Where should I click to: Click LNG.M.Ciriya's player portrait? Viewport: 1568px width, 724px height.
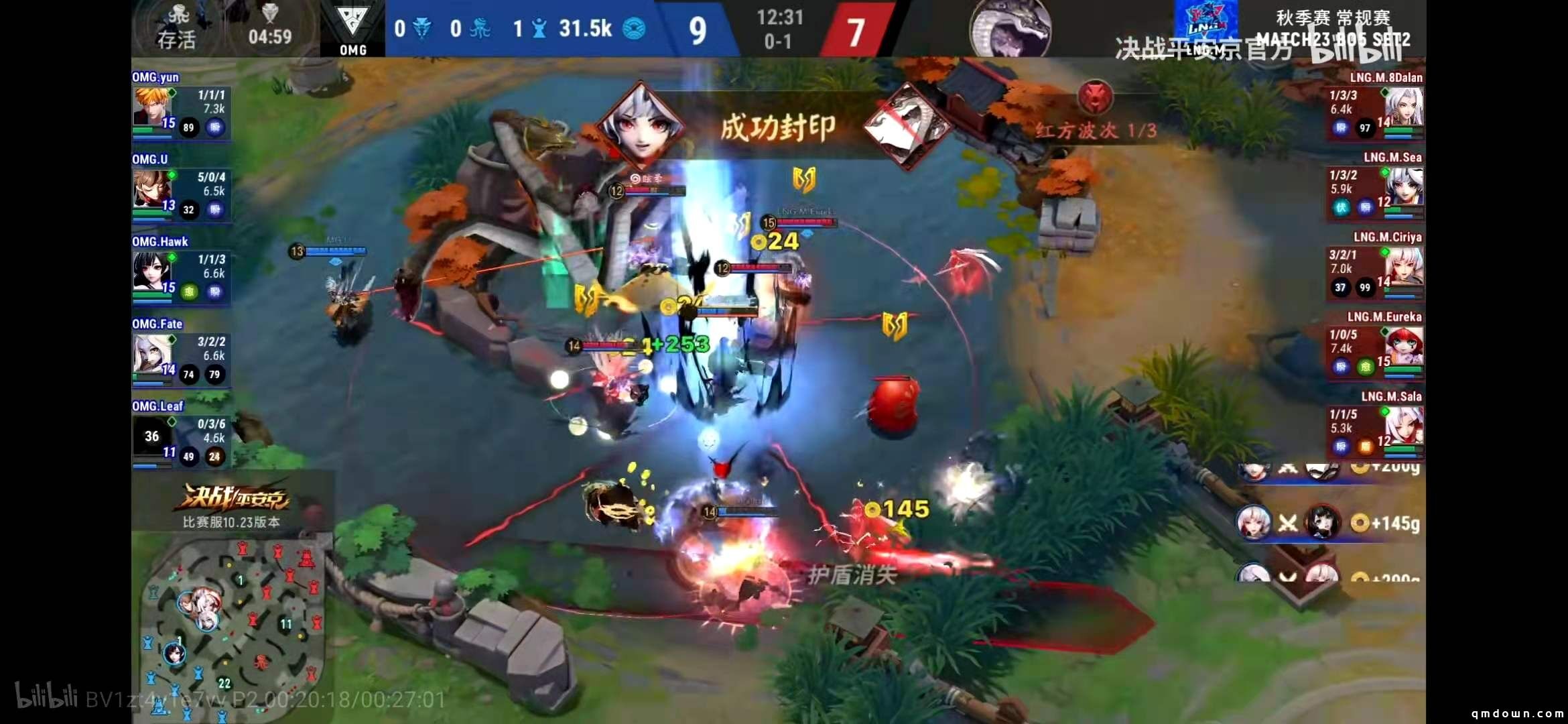click(1403, 267)
